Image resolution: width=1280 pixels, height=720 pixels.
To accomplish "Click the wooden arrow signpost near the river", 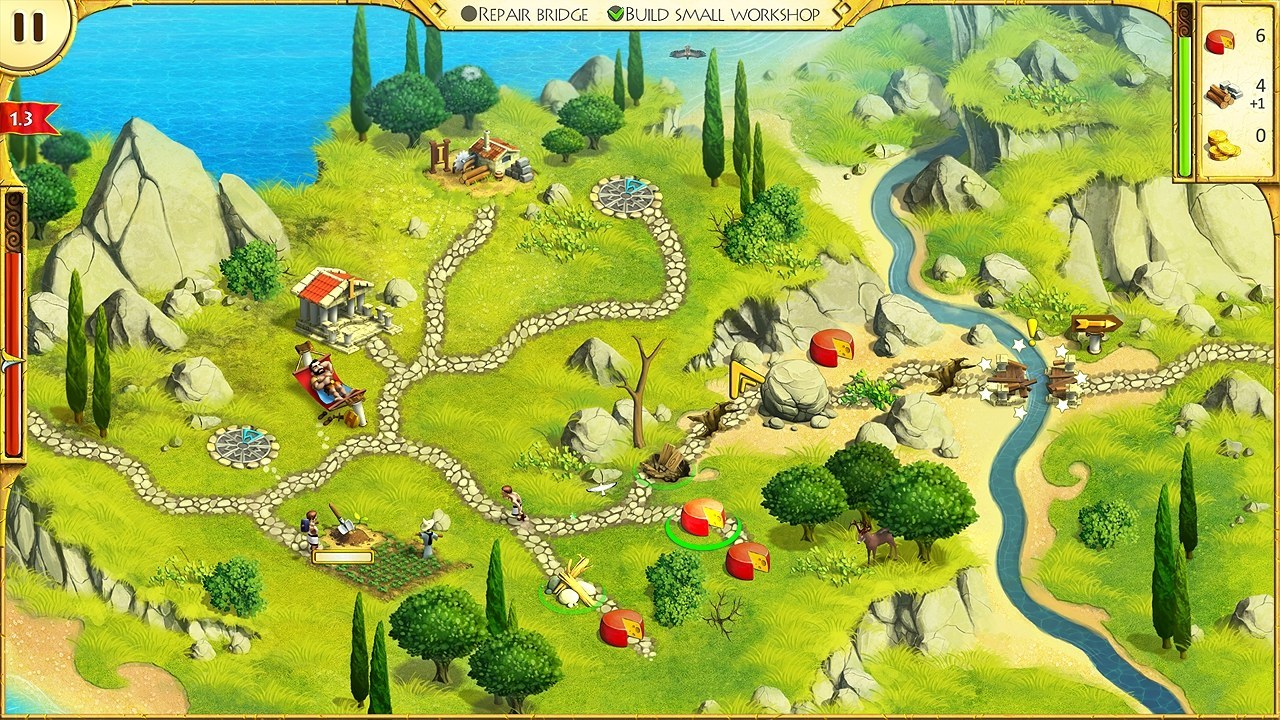I will point(1095,325).
